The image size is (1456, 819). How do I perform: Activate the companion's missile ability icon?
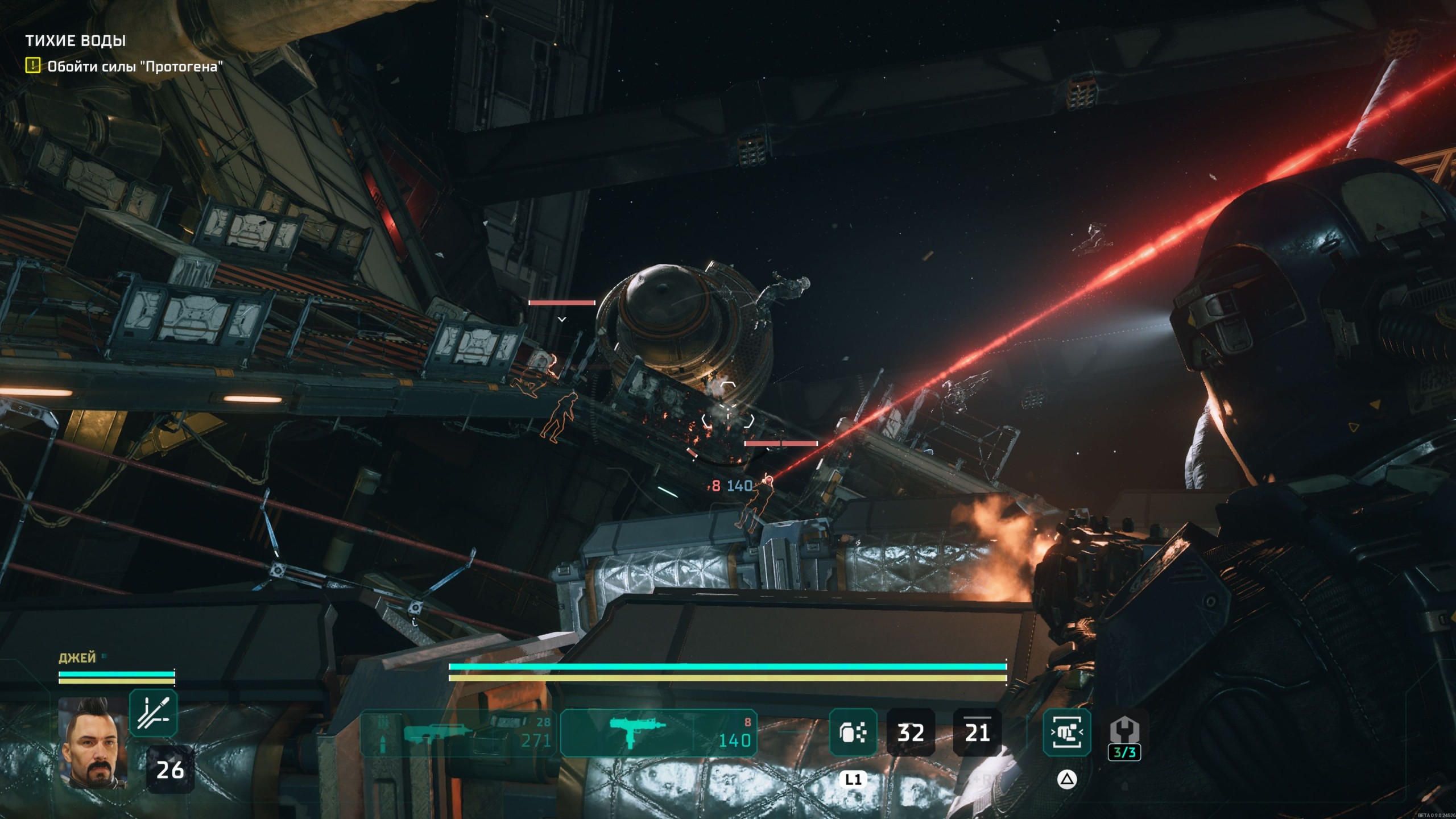point(153,713)
